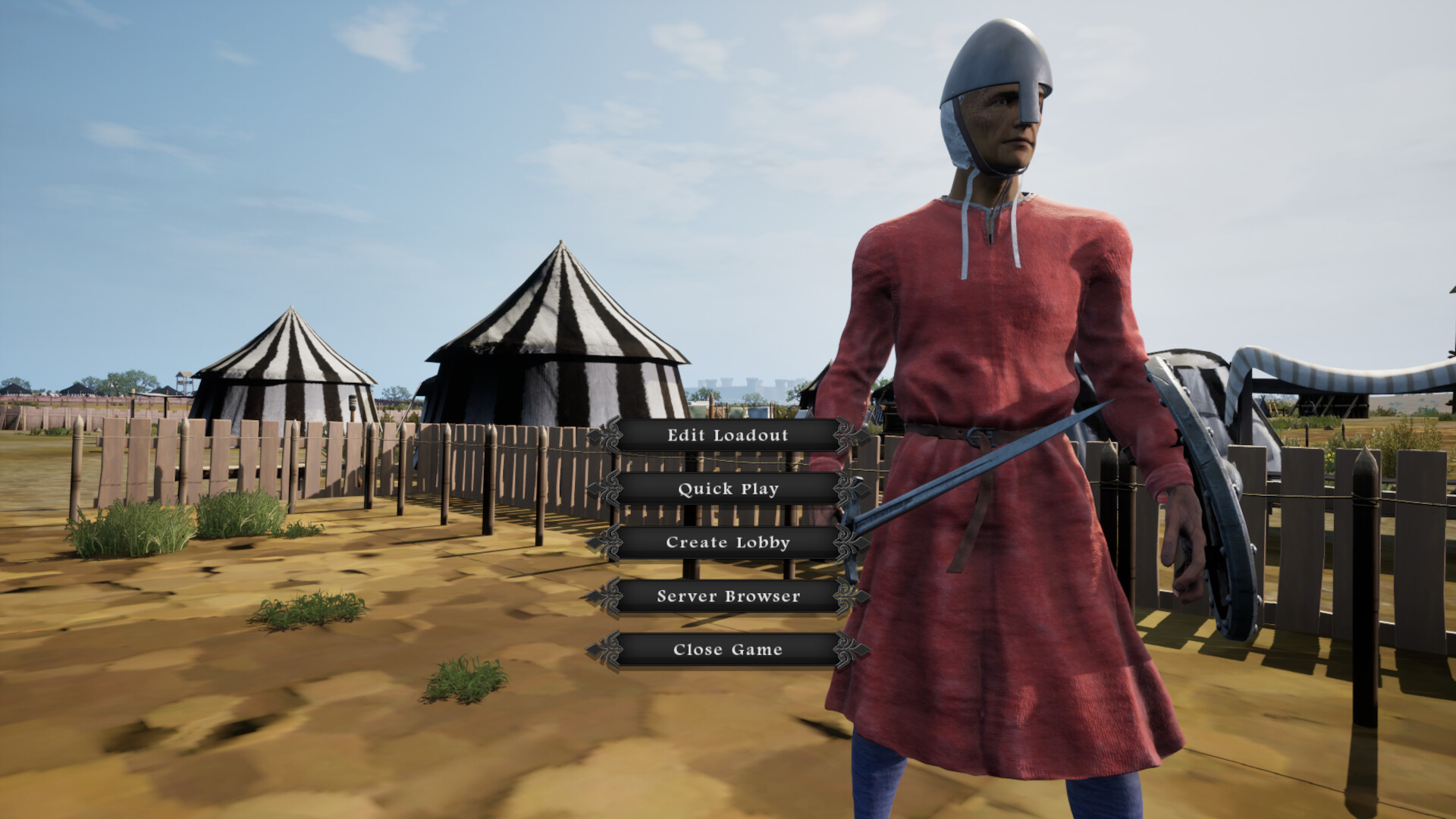Select Close Game to exit Mordhau
The image size is (1456, 819).
[726, 649]
